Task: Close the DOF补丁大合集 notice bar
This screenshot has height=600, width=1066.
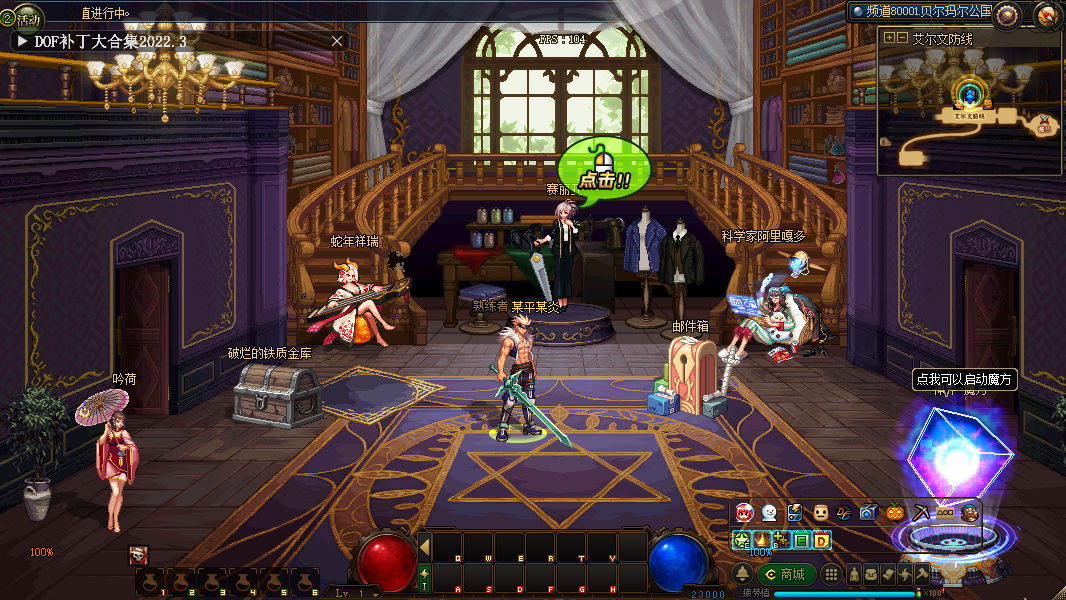Action: 337,41
